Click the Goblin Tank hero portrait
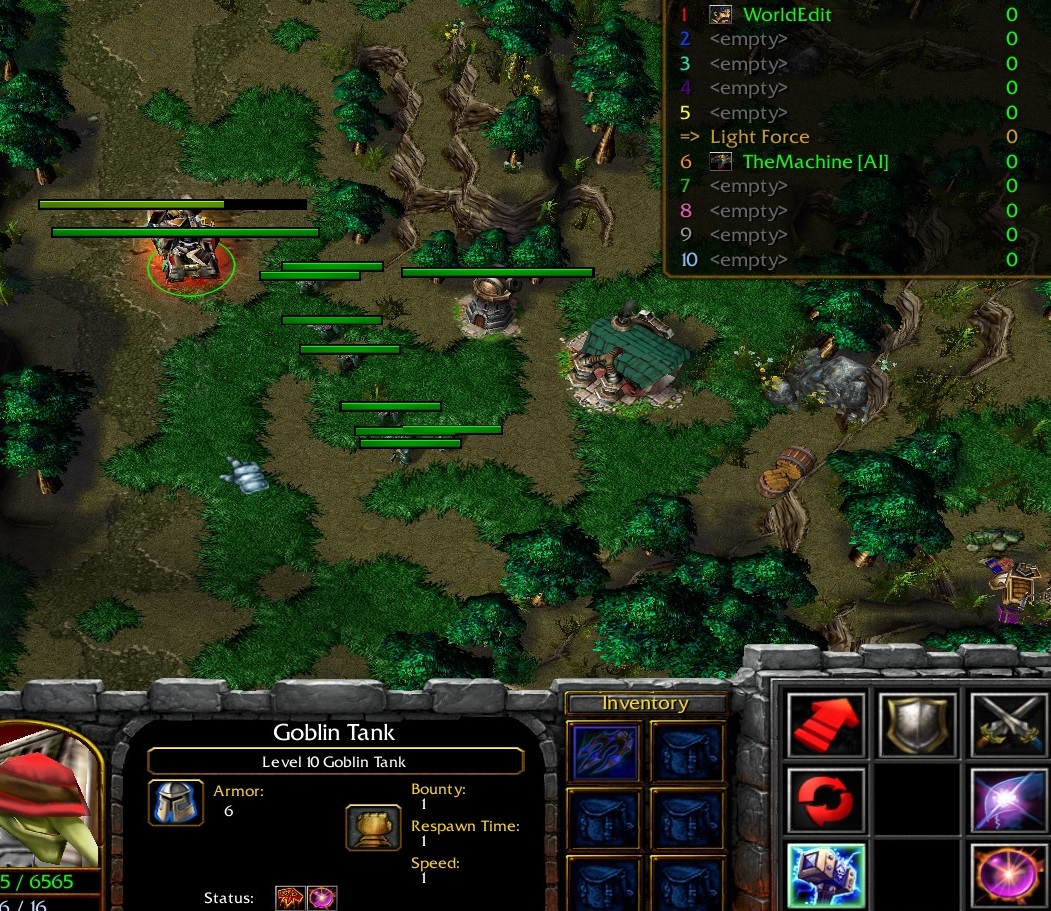The image size is (1051, 911). tap(50, 795)
